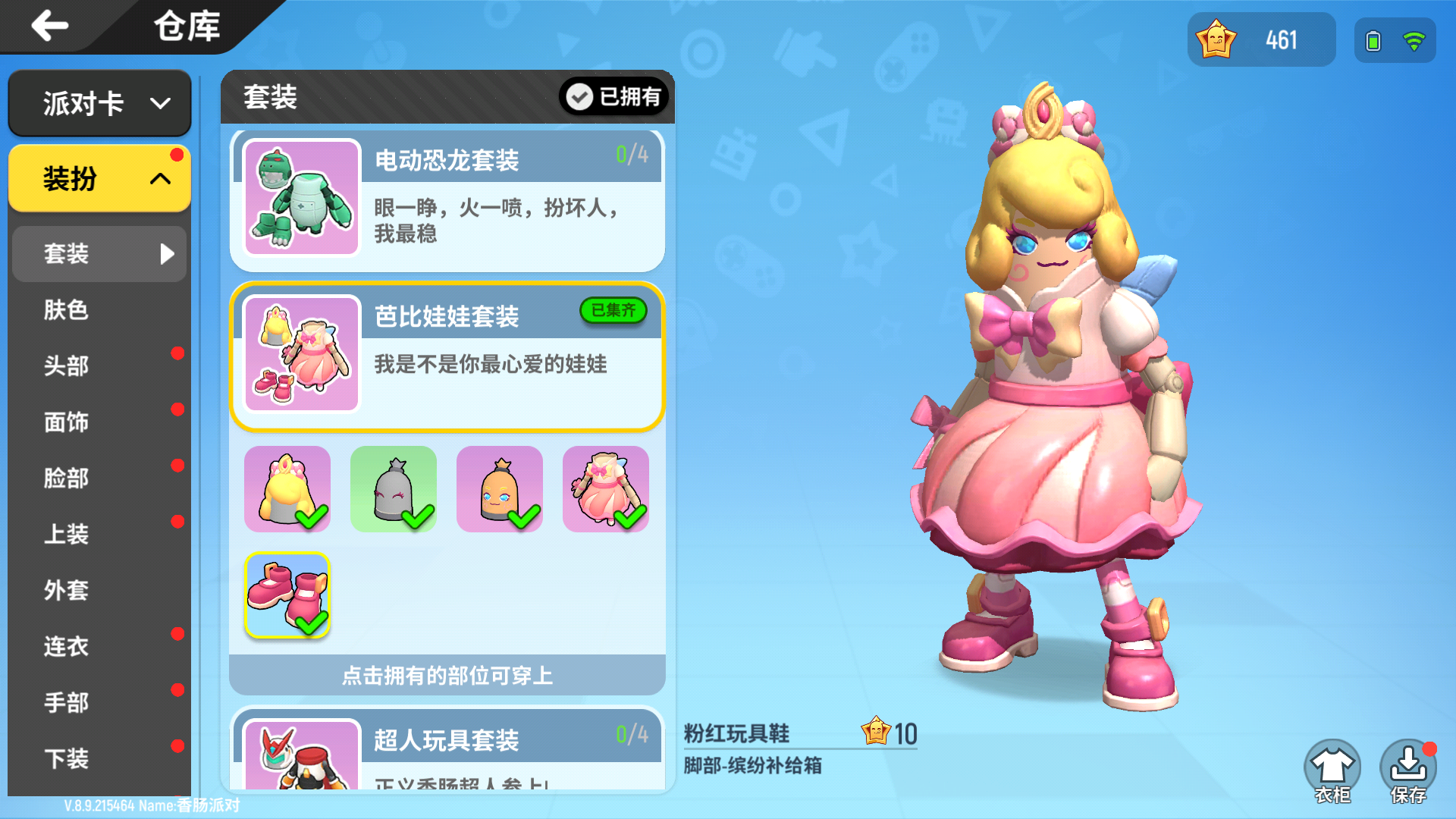1456x819 pixels.
Task: Collapse the 装扮 section
Action: pos(99,179)
